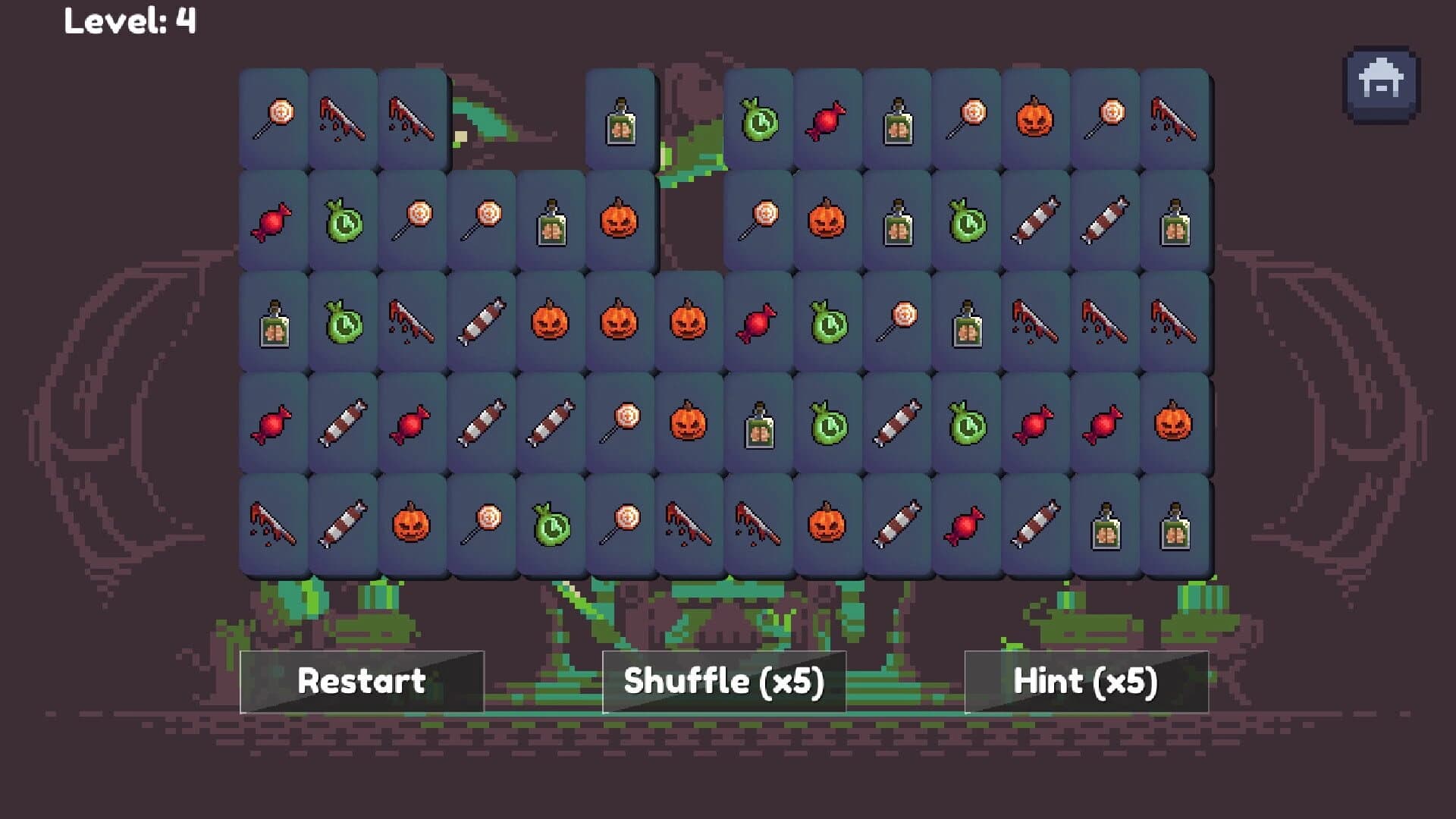Image resolution: width=1456 pixels, height=819 pixels.
Task: Pick a striped candy tile in the second row
Action: point(1035,220)
